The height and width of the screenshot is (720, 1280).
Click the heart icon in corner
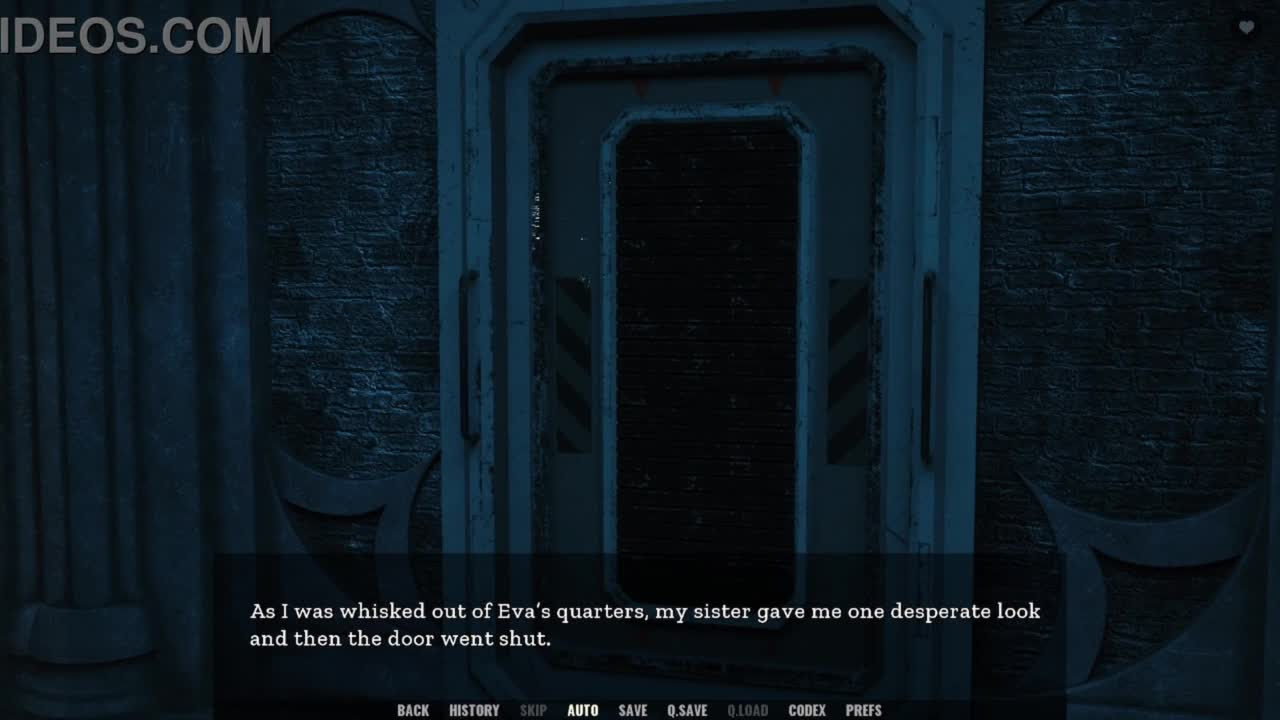pyautogui.click(x=1246, y=28)
